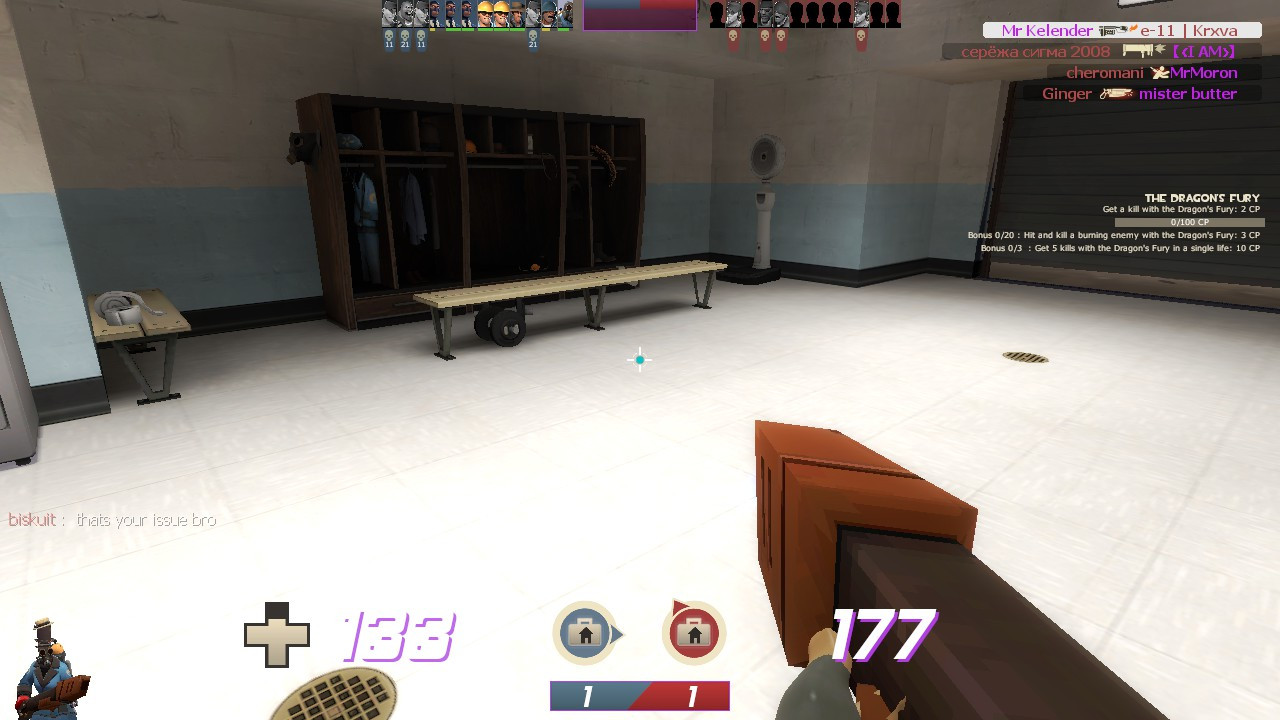The height and width of the screenshot is (720, 1280).
Task: Open THE DRAGON'S FURY contract header
Action: tap(1203, 198)
